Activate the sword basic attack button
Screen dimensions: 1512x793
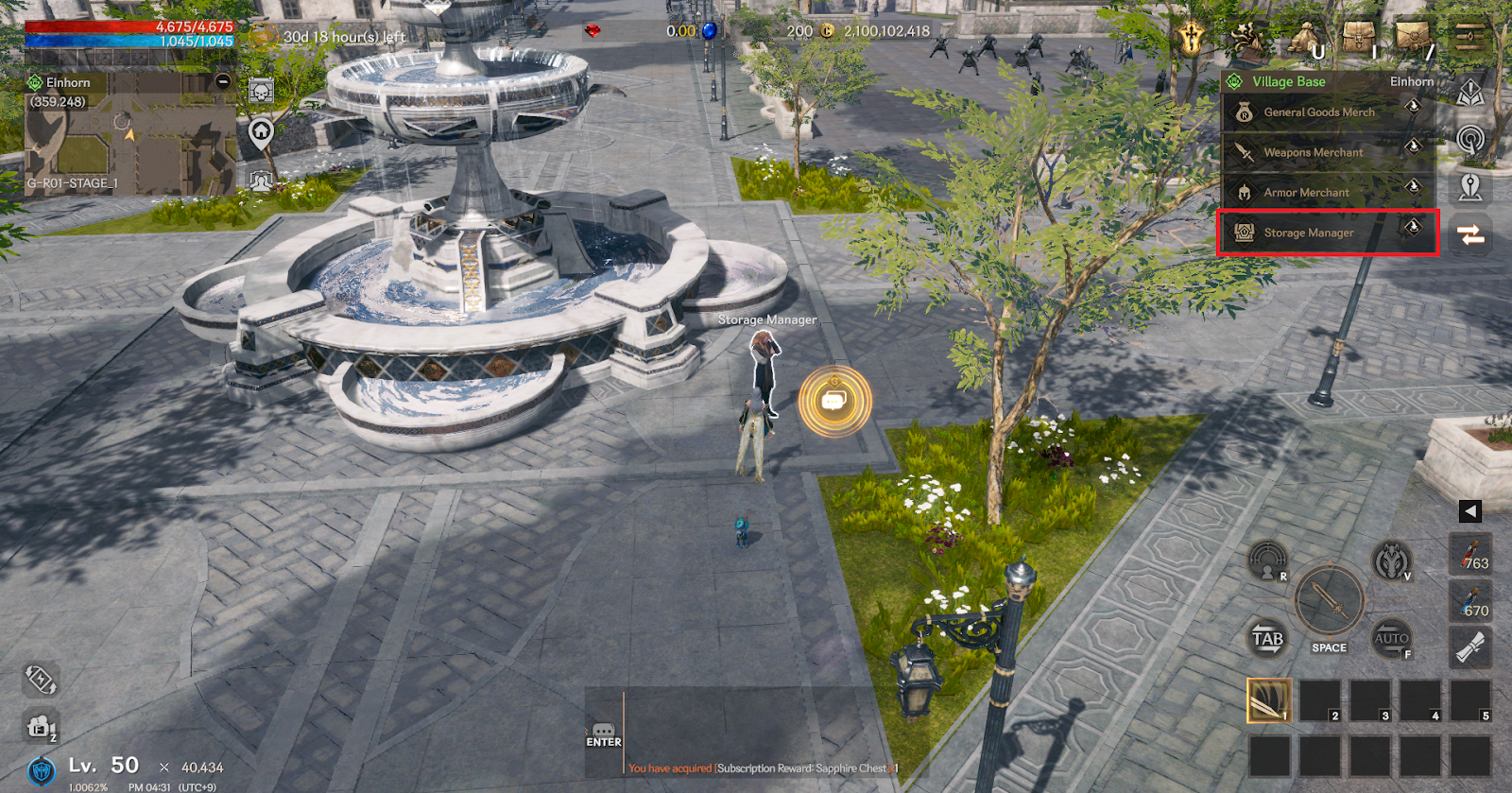1329,600
